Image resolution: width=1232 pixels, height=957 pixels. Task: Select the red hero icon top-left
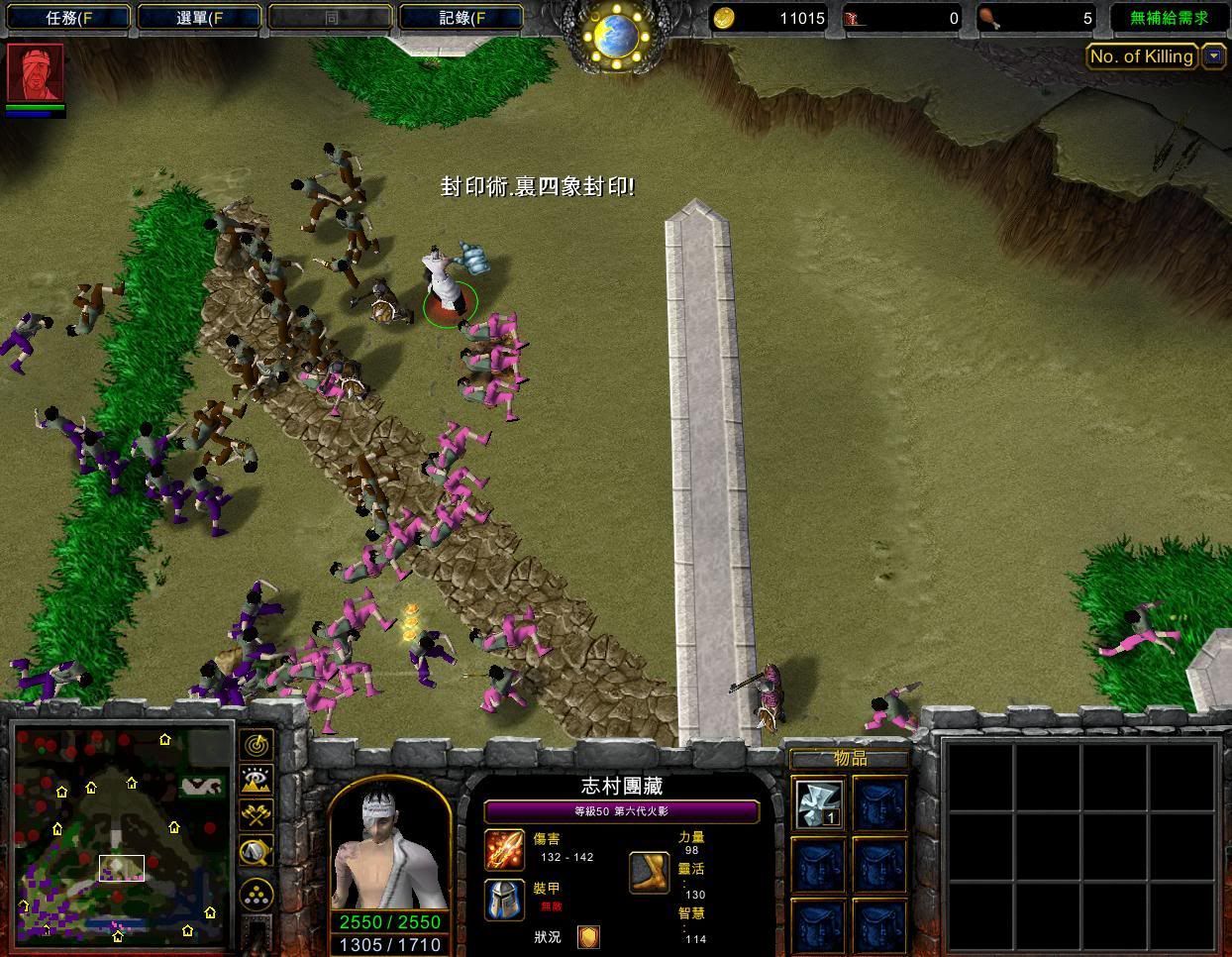[x=36, y=72]
